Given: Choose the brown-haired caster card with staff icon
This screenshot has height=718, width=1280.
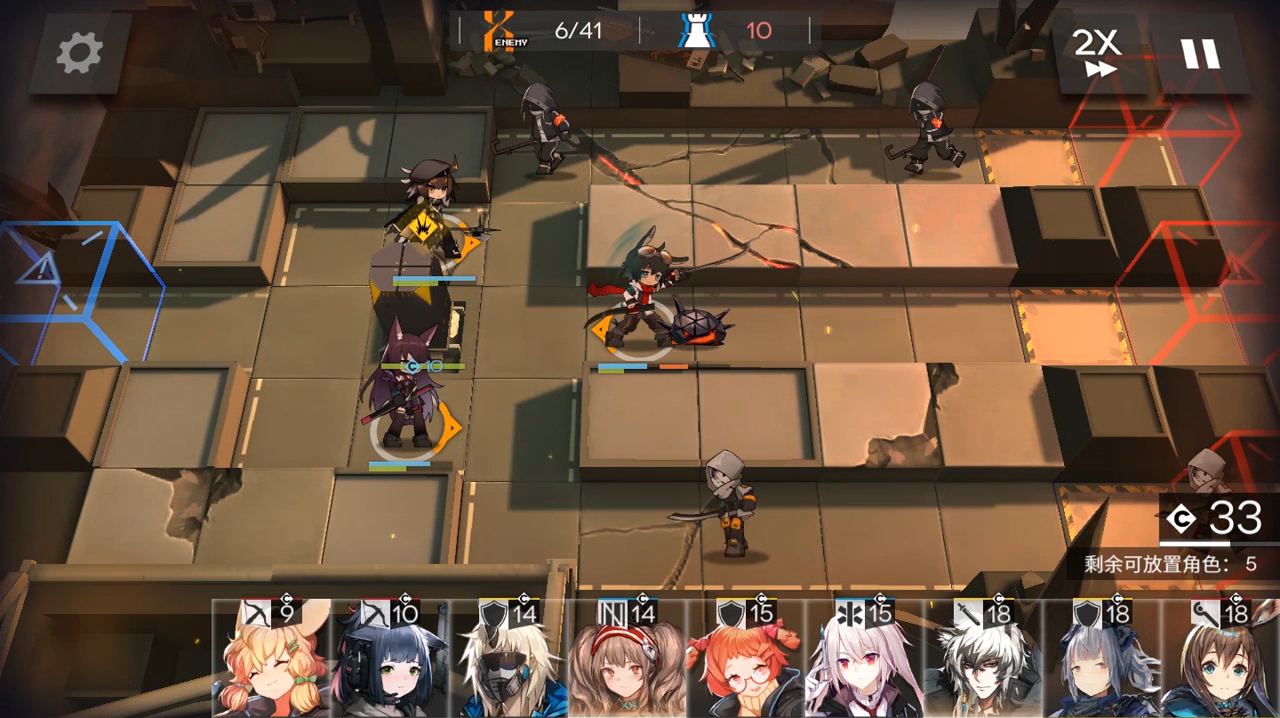Looking at the screenshot, I should click(1220, 660).
